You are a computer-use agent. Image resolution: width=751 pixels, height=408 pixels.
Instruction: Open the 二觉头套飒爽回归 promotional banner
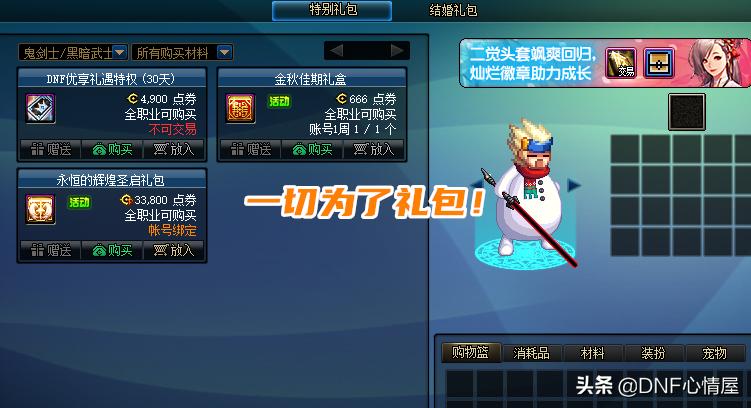tap(530, 62)
